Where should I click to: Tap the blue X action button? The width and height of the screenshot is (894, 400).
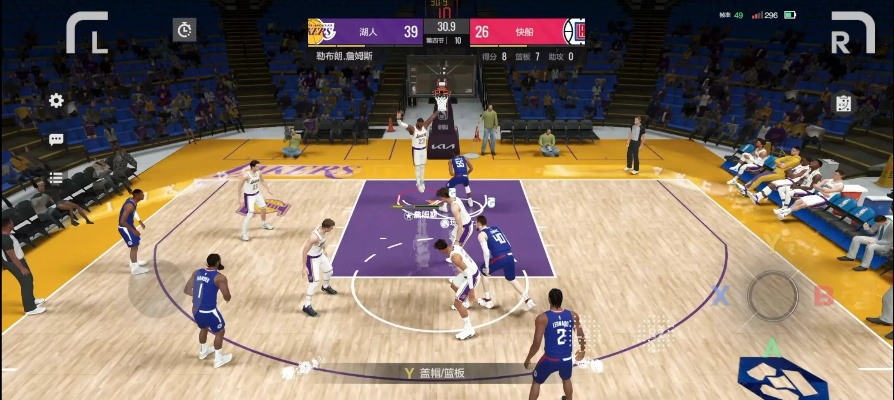tap(720, 295)
